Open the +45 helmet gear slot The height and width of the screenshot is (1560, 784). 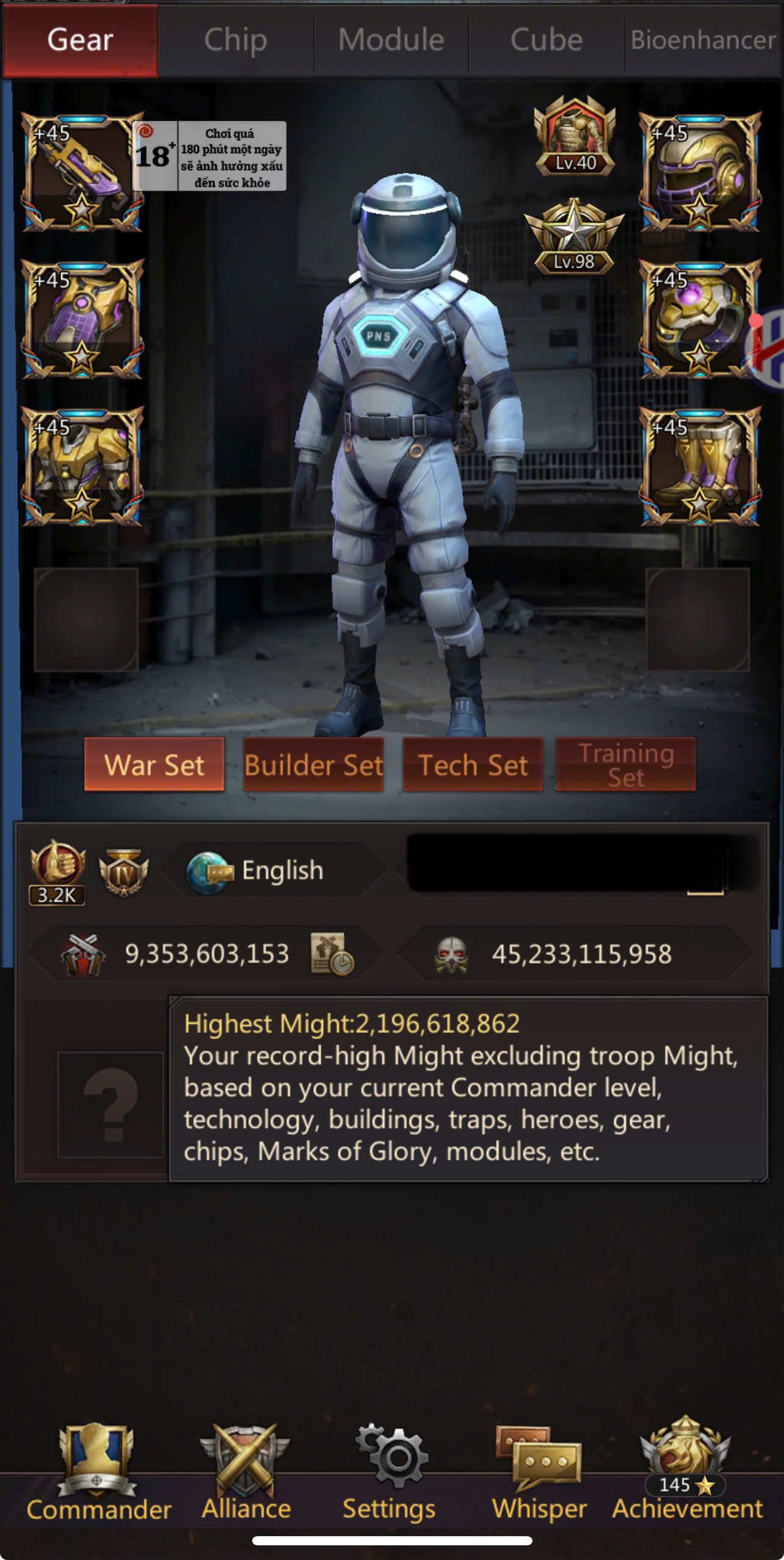point(700,172)
